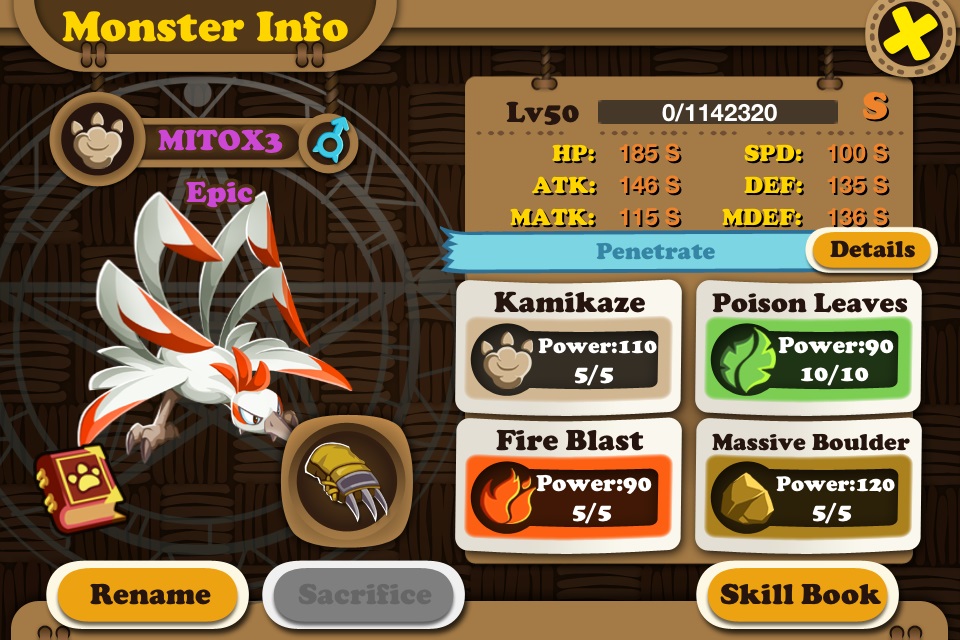Screen dimensions: 960x640
Task: Choose the Fire Blast skill
Action: tap(568, 484)
